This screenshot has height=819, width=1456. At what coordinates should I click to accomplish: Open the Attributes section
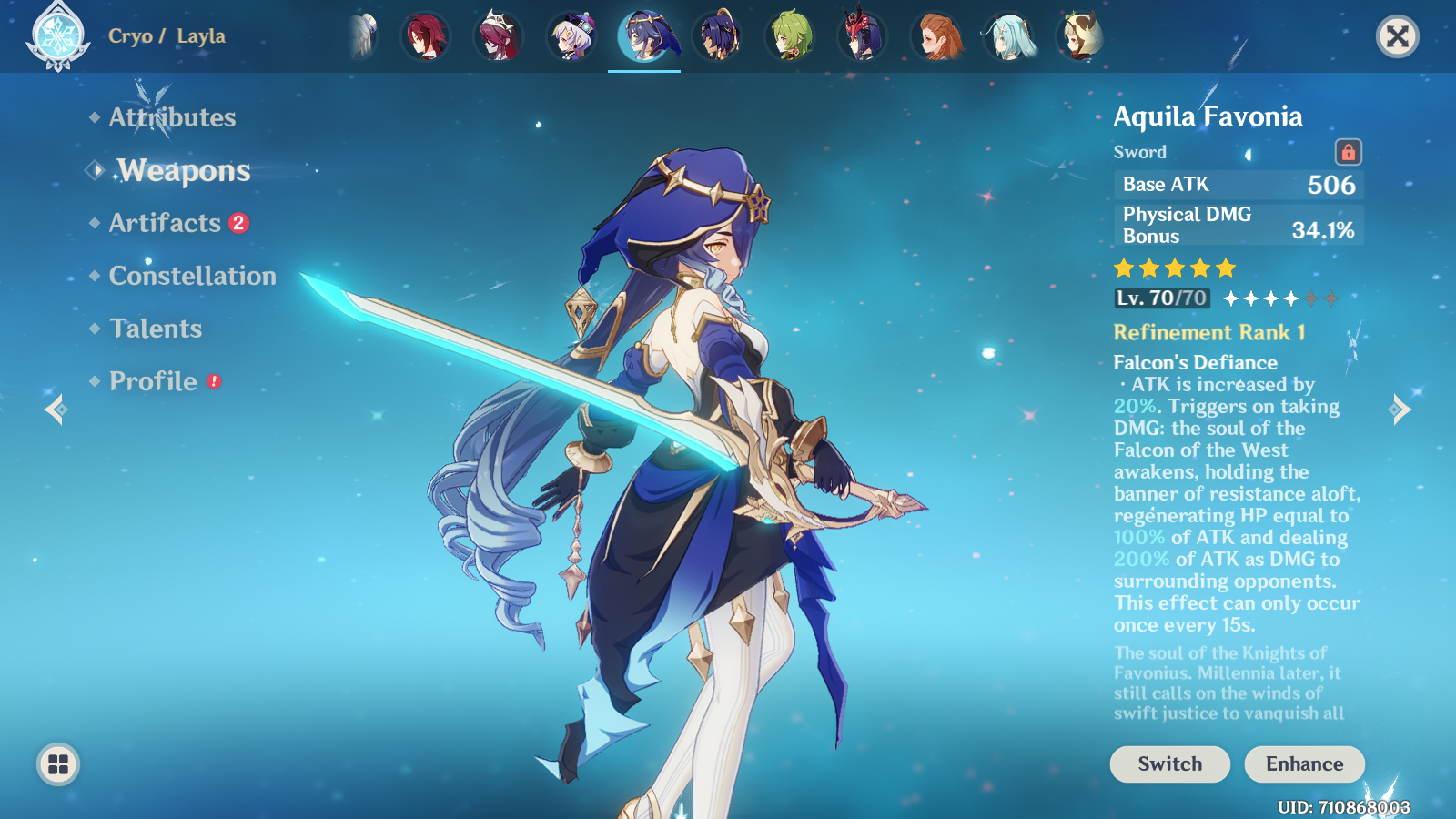pyautogui.click(x=171, y=117)
